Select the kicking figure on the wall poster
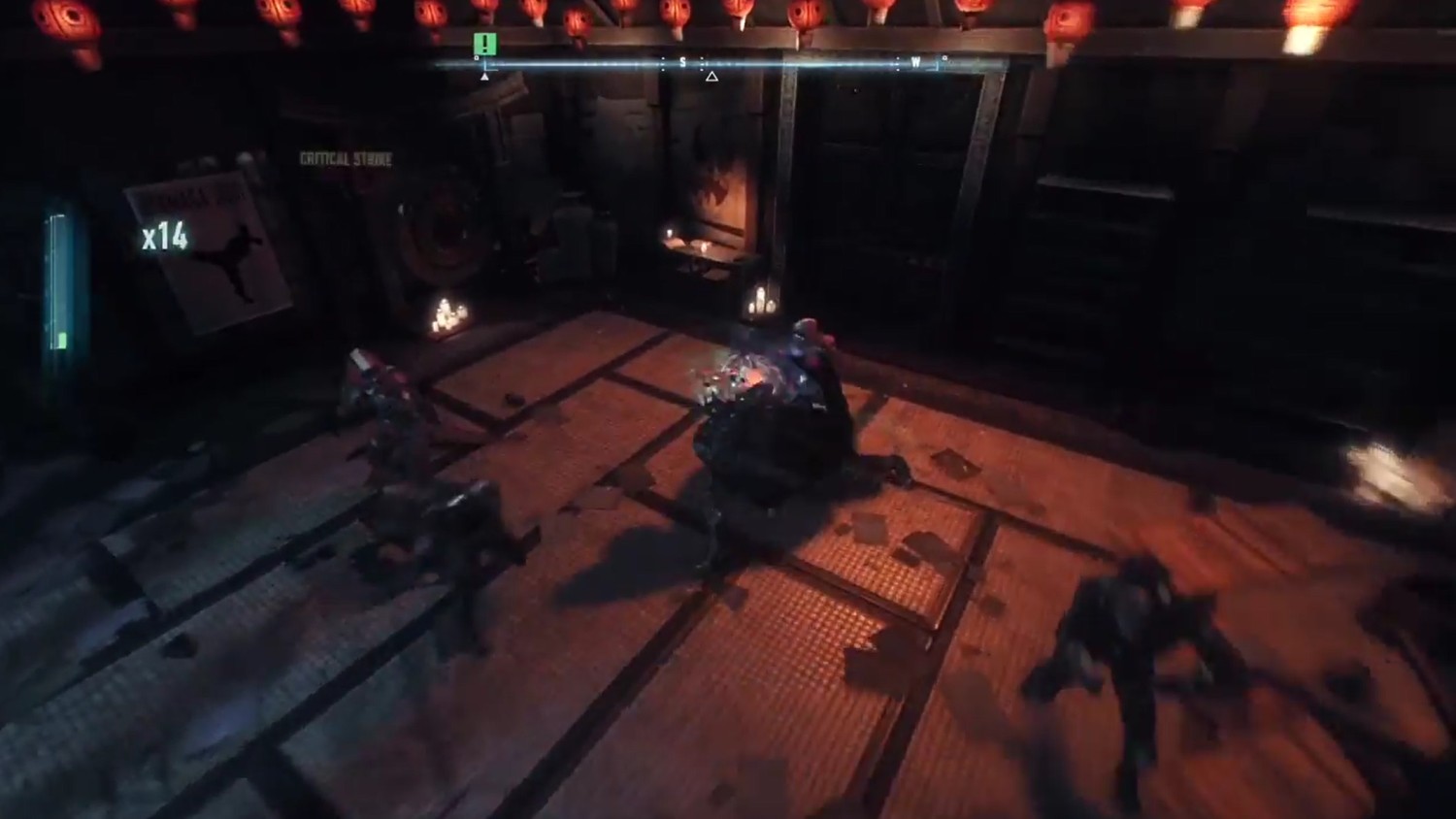 [230, 262]
